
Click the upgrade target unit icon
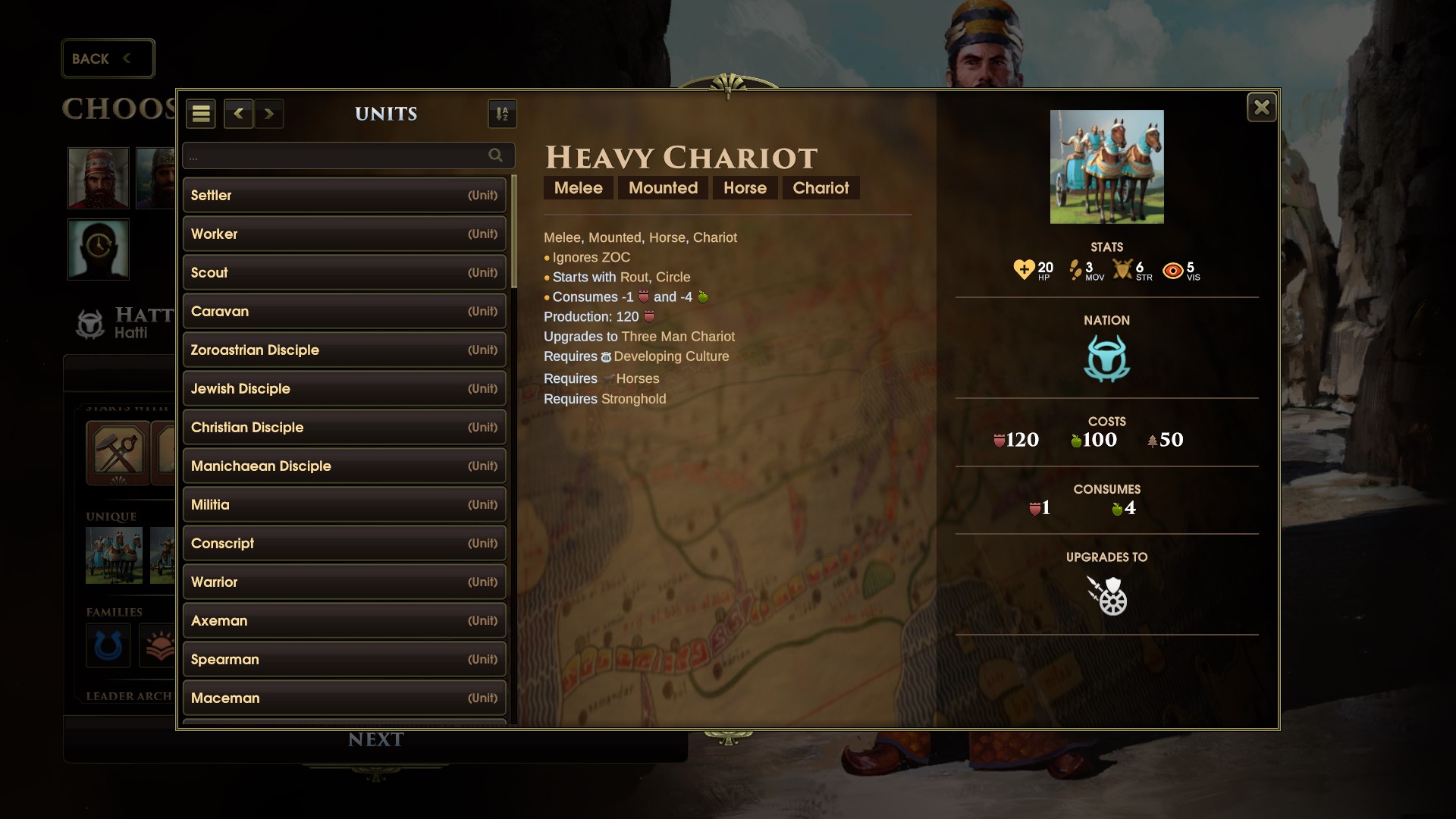pos(1106,595)
